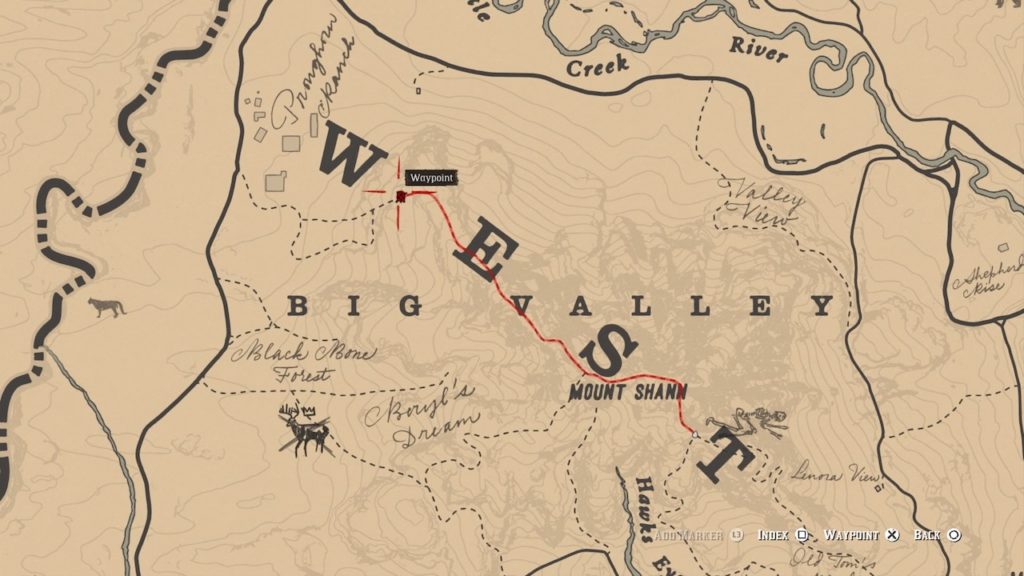This screenshot has height=576, width=1024.
Task: Click the crossed-out legendary buck icon
Action: tap(307, 431)
